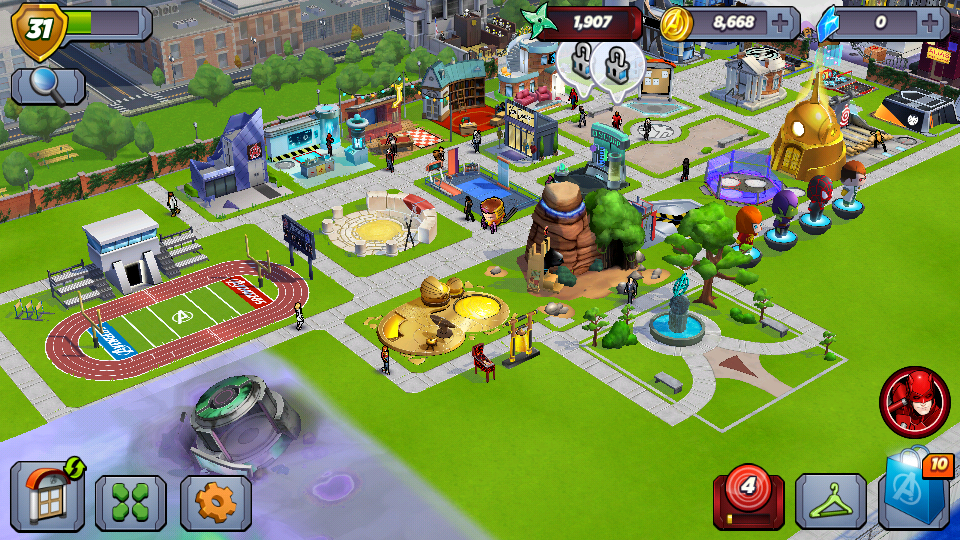Open the green four-leaf clover menu
The image size is (960, 540).
coord(130,502)
